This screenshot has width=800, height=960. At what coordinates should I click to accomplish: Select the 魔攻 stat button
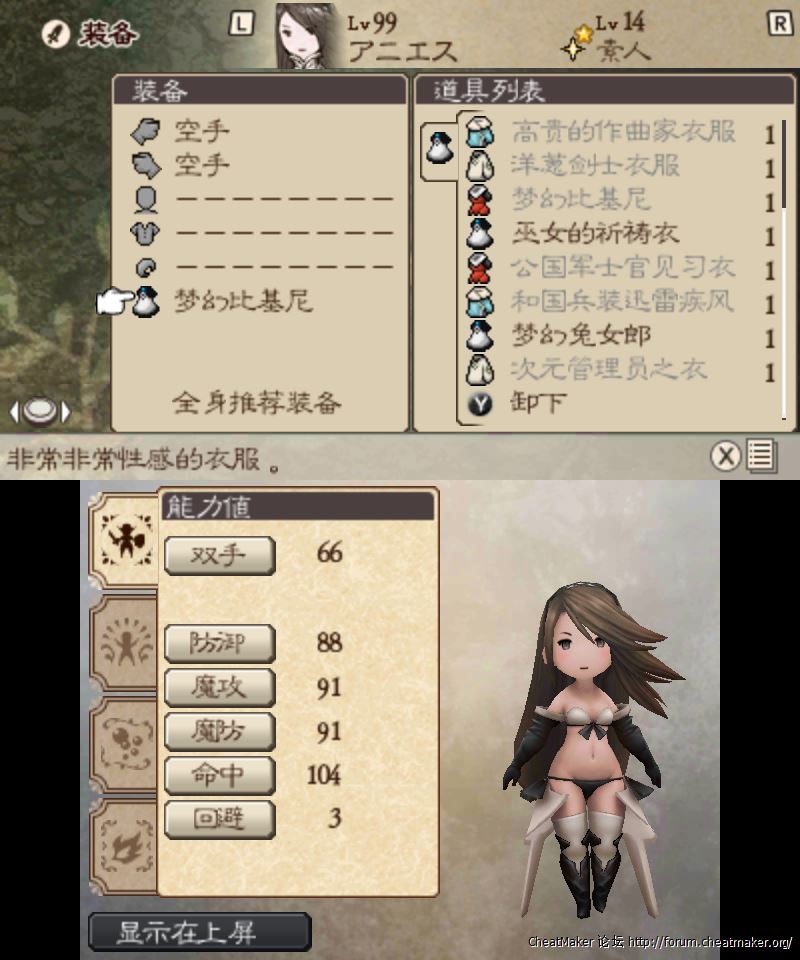[x=219, y=687]
